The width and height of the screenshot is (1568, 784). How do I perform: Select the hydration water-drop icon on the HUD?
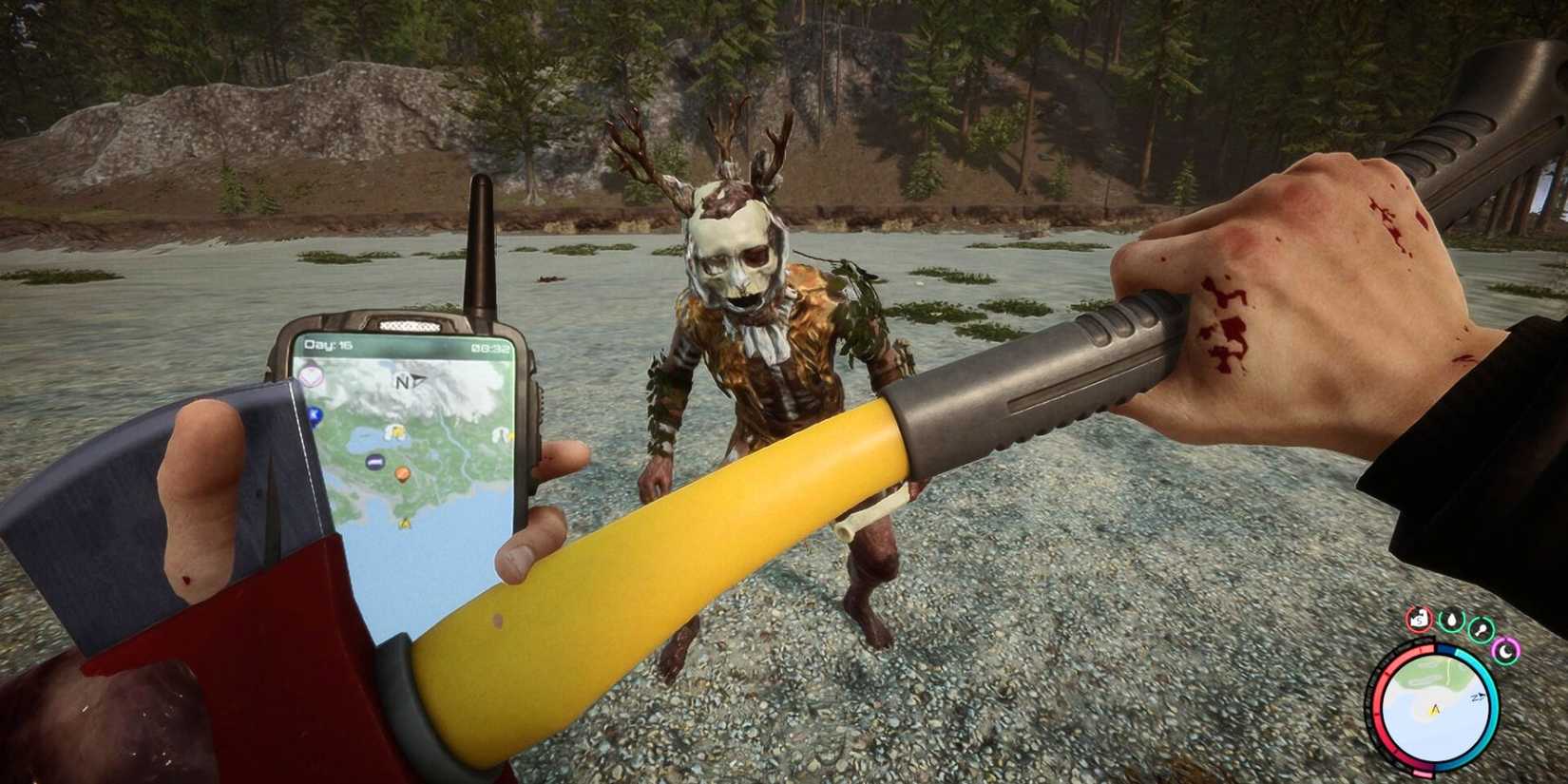tap(1452, 621)
